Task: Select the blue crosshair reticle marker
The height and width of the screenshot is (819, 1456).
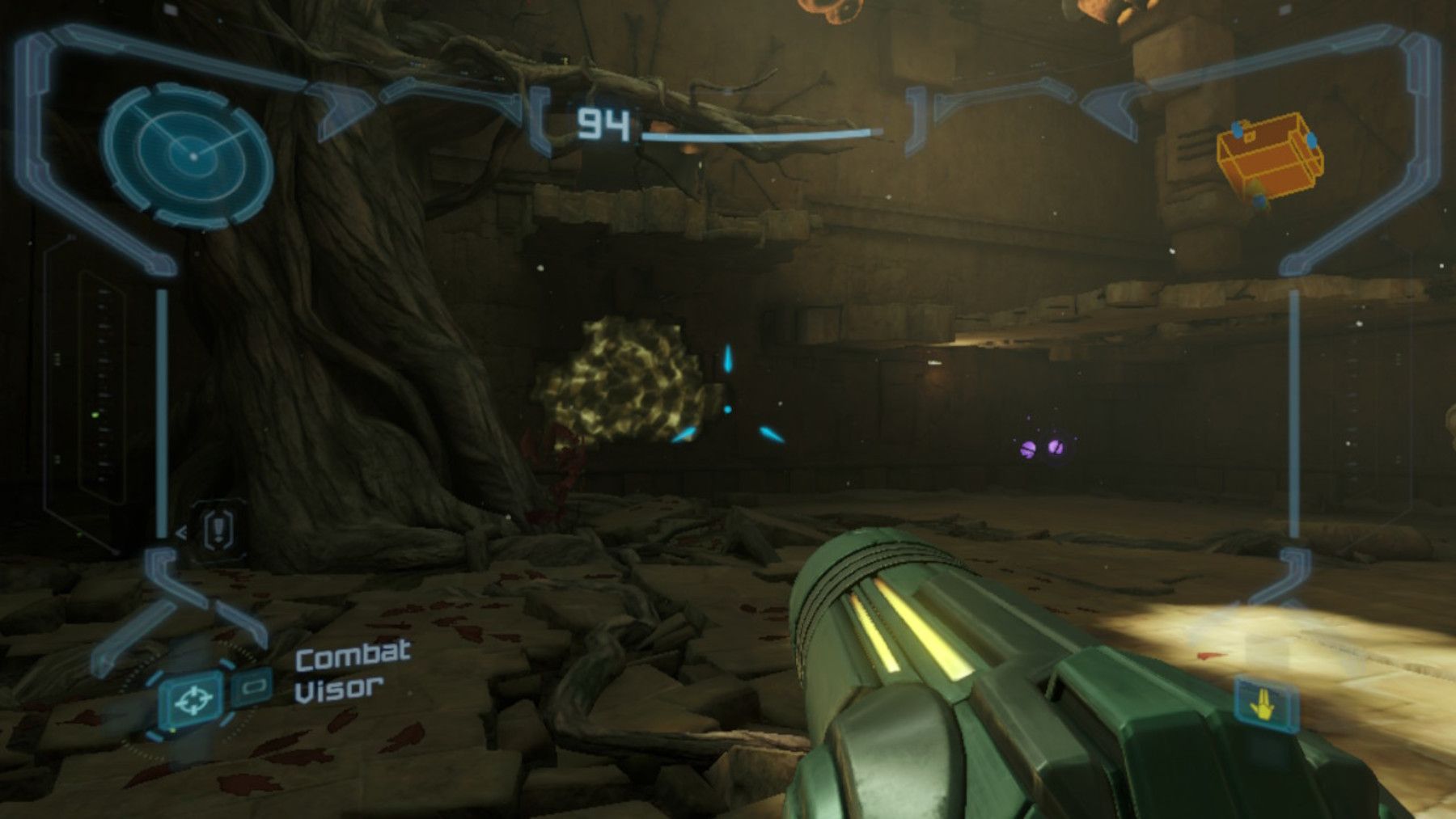Action: point(728,410)
